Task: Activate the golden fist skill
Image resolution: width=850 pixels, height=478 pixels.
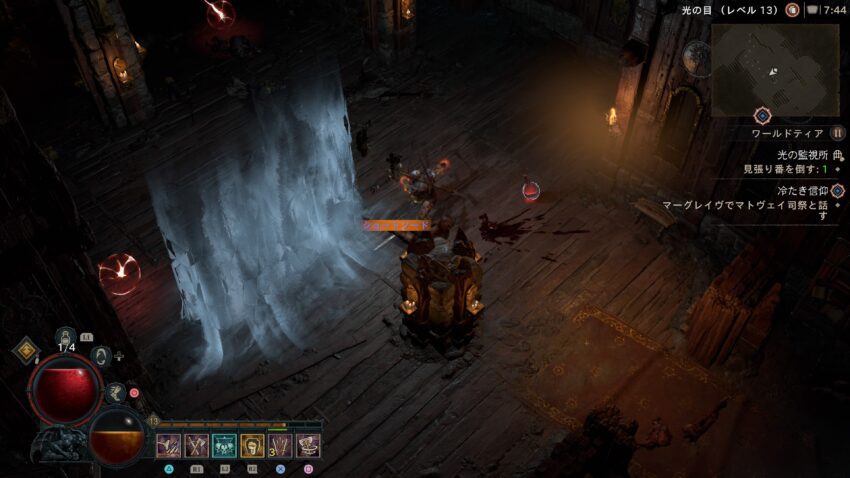Action: coord(252,446)
